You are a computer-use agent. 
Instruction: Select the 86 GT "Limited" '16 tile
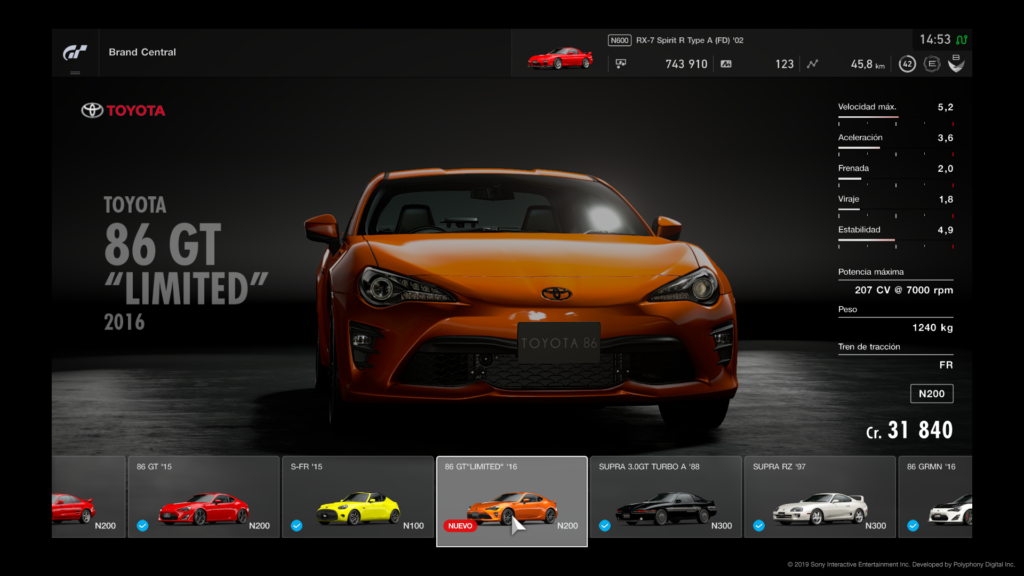[x=511, y=501]
